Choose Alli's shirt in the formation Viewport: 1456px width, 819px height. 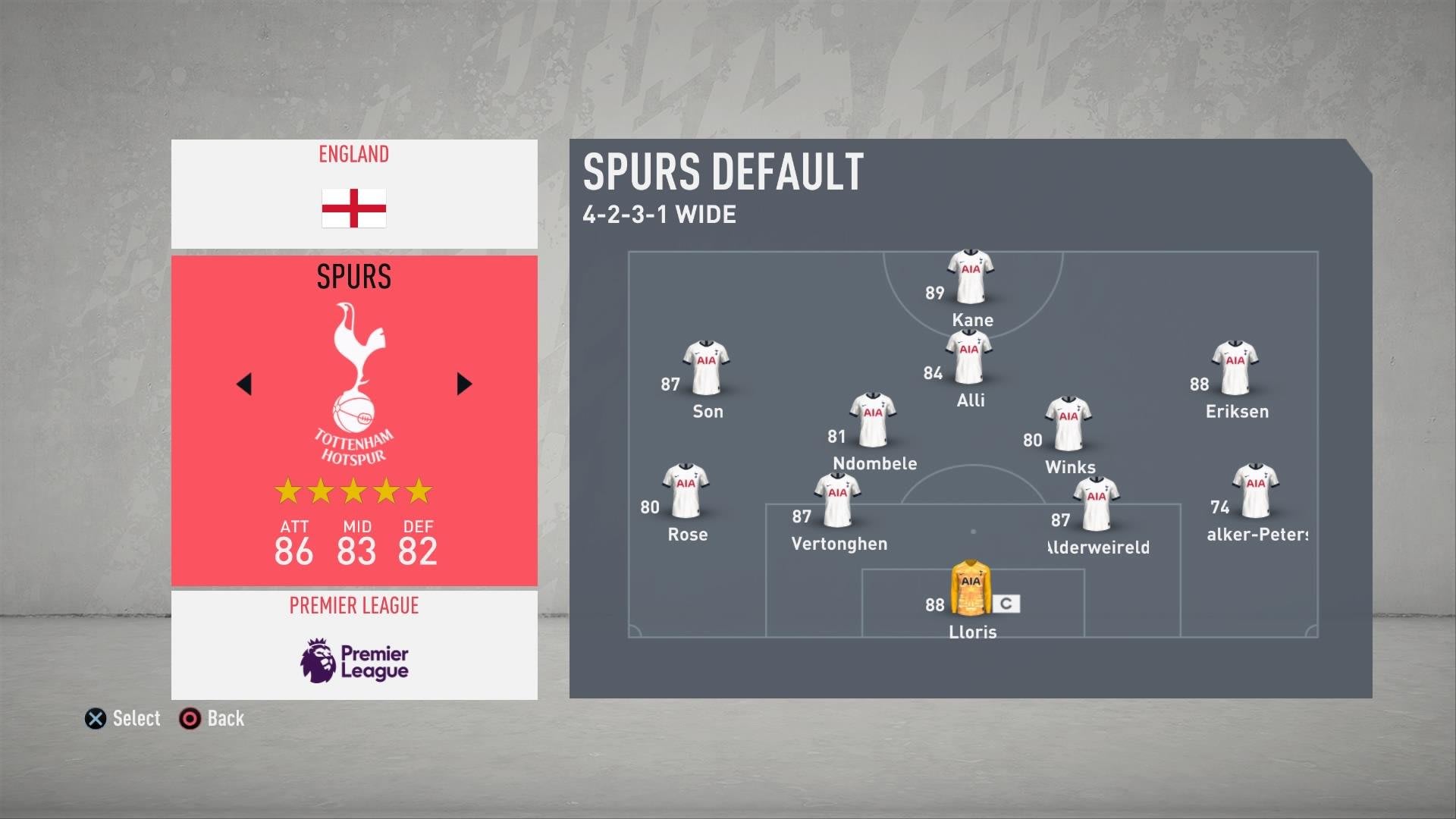coord(968,357)
